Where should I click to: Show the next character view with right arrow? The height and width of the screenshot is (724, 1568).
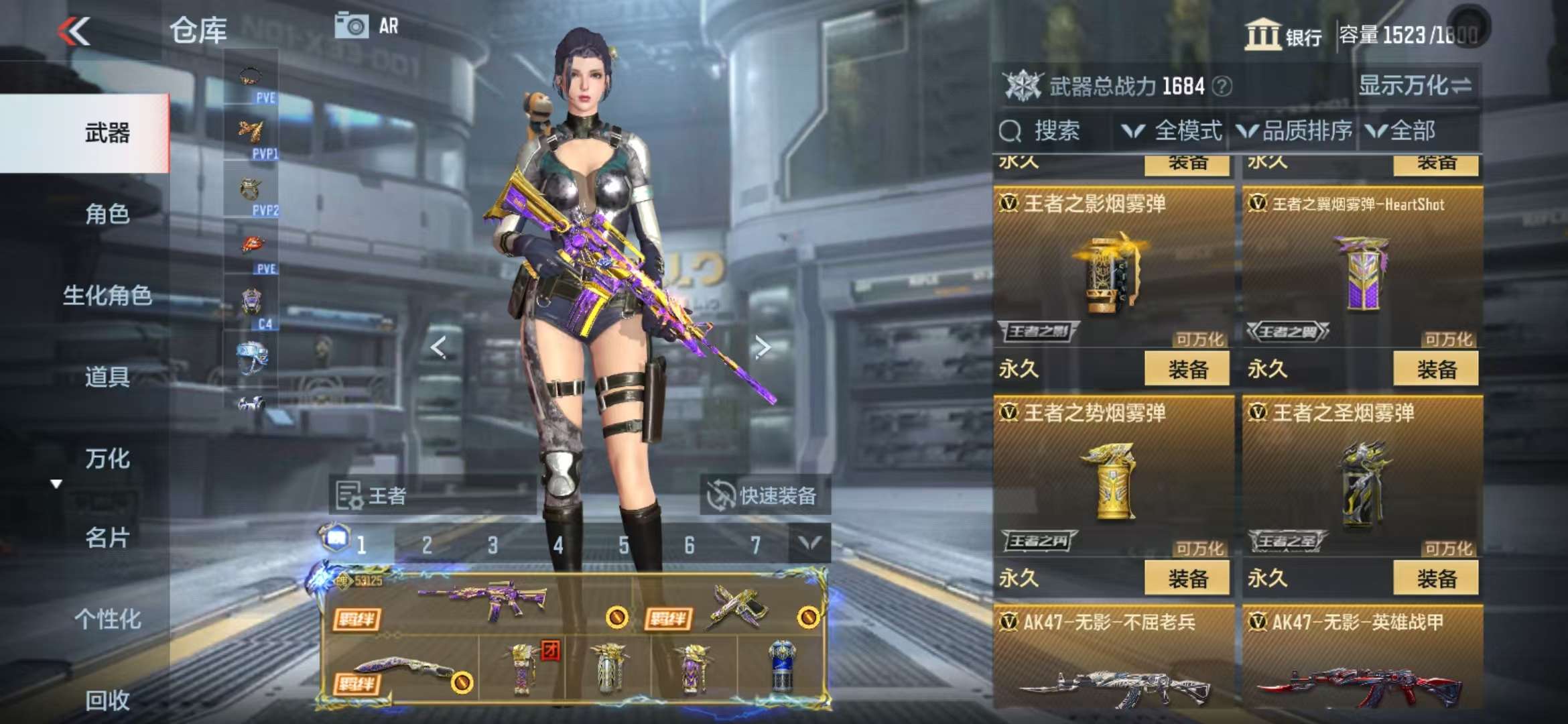(762, 347)
